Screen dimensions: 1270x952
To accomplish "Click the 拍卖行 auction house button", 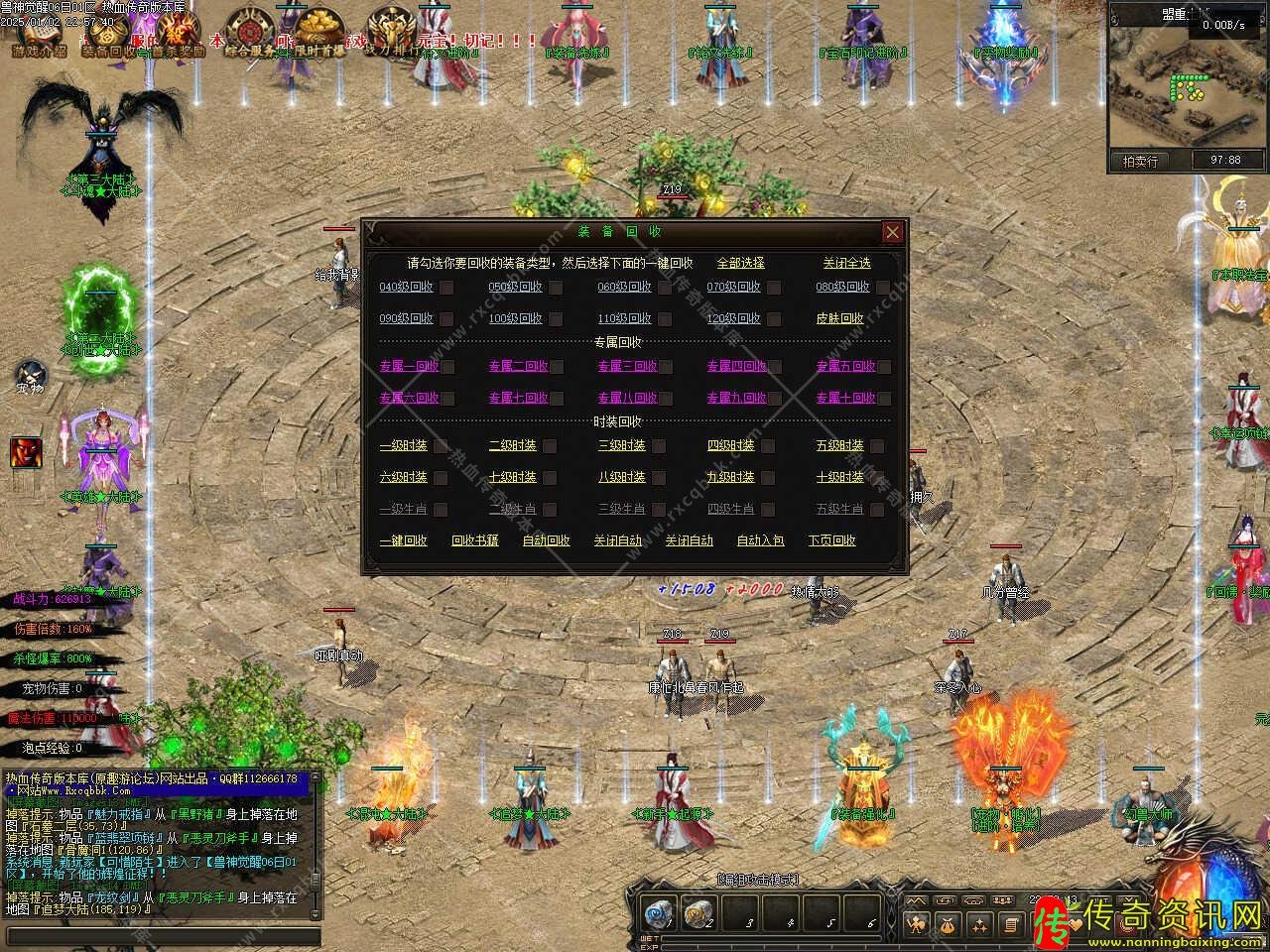I will click(1140, 160).
